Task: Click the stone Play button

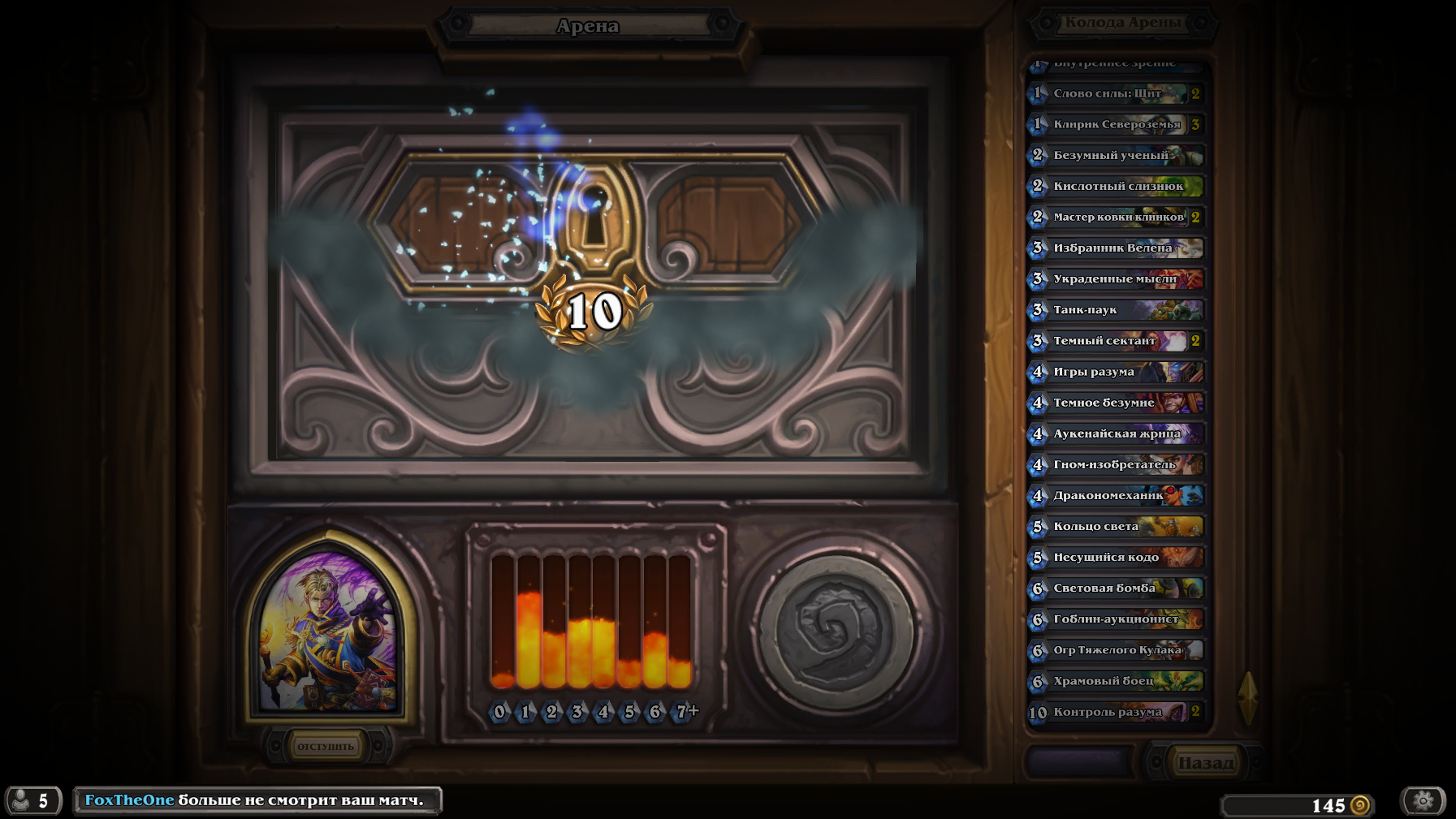Action: 836,632
